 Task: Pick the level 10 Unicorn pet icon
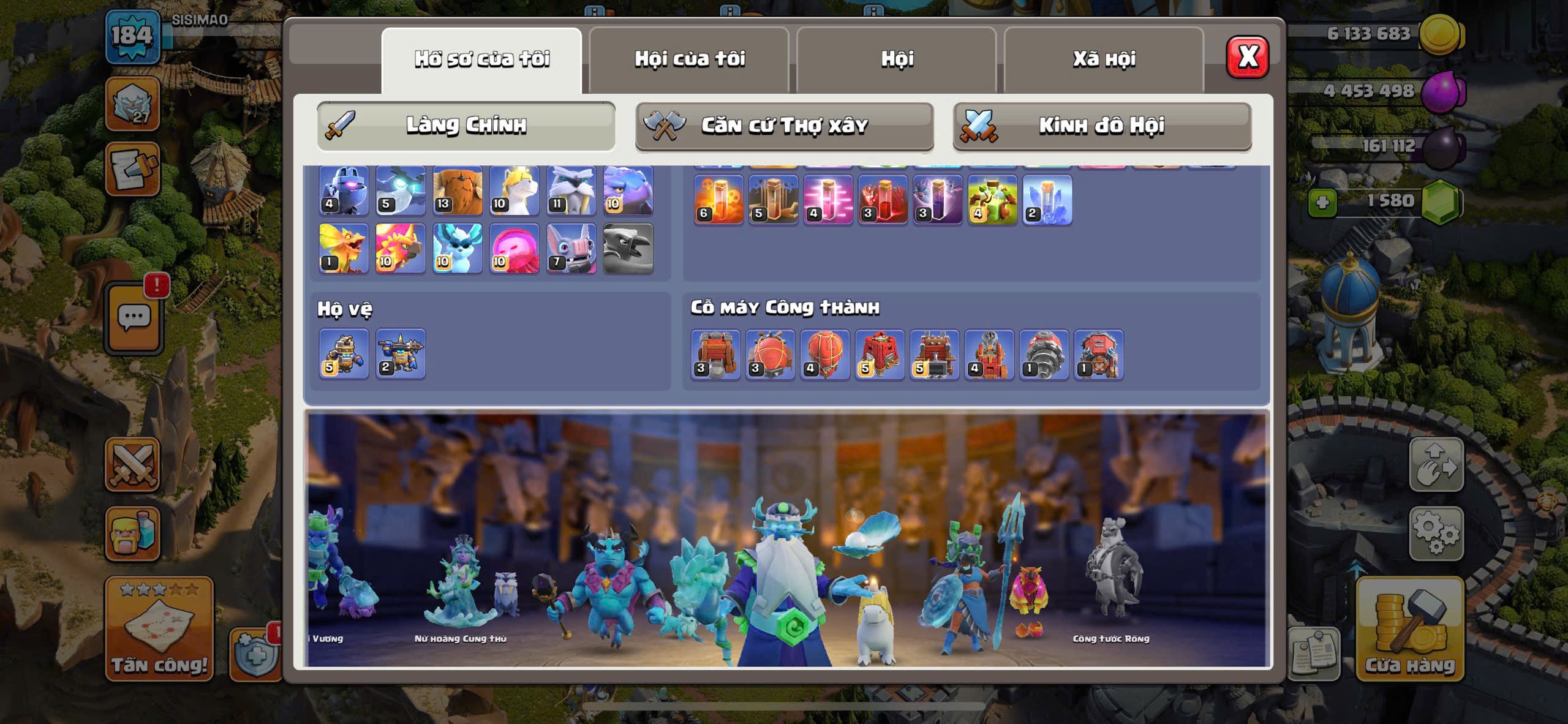point(514,191)
